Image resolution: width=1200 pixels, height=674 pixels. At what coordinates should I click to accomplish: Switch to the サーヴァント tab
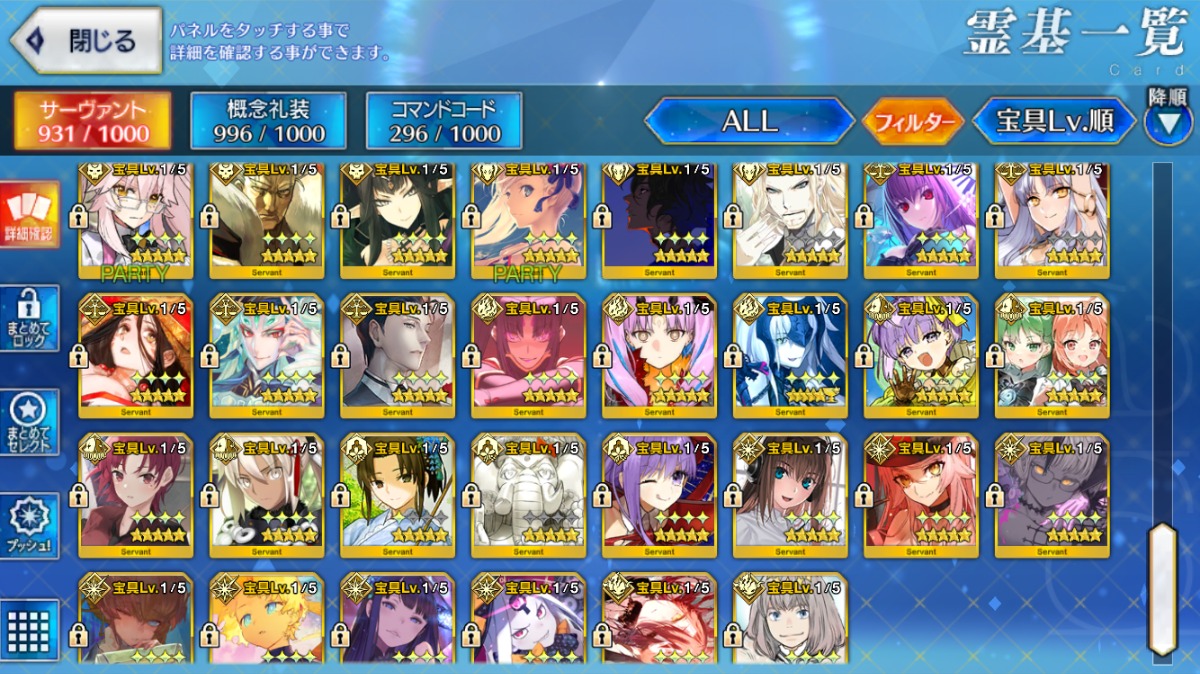coord(92,121)
